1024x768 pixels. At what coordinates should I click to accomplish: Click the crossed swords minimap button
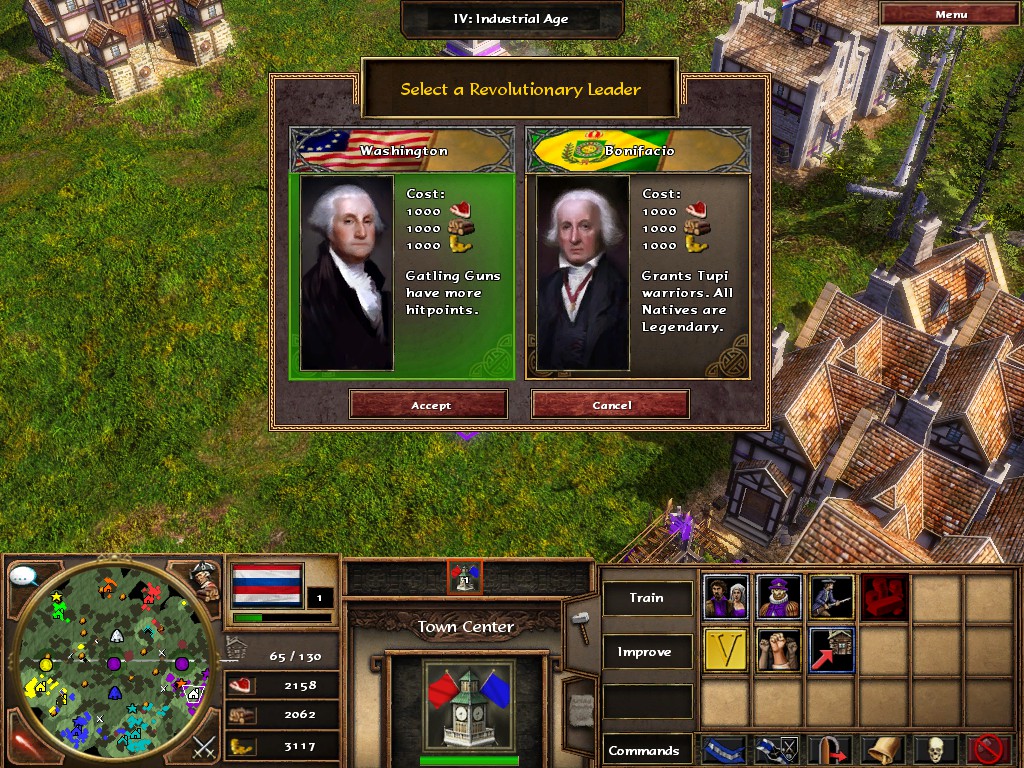tap(204, 746)
